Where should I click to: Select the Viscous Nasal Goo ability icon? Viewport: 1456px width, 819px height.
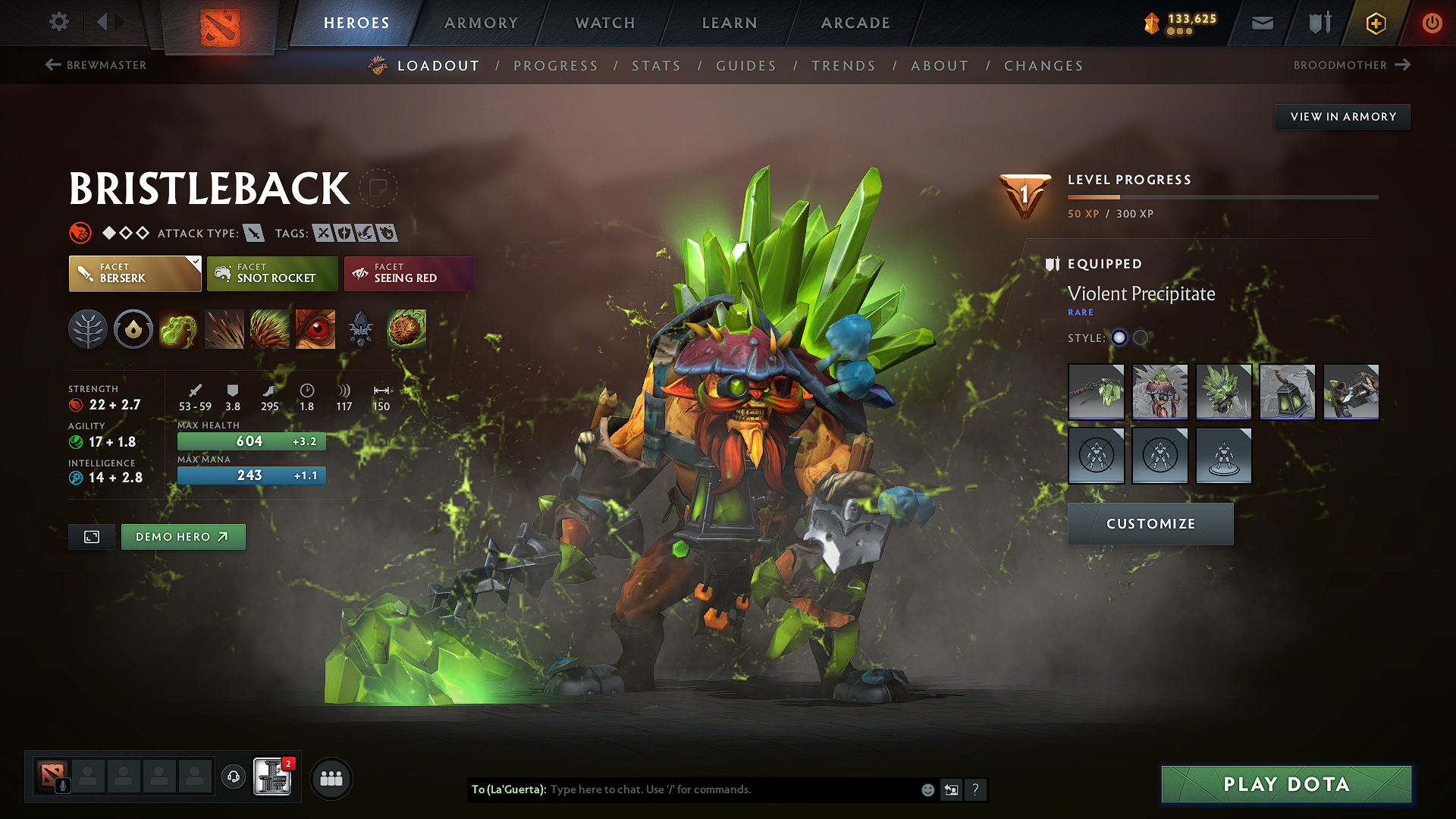coord(179,329)
